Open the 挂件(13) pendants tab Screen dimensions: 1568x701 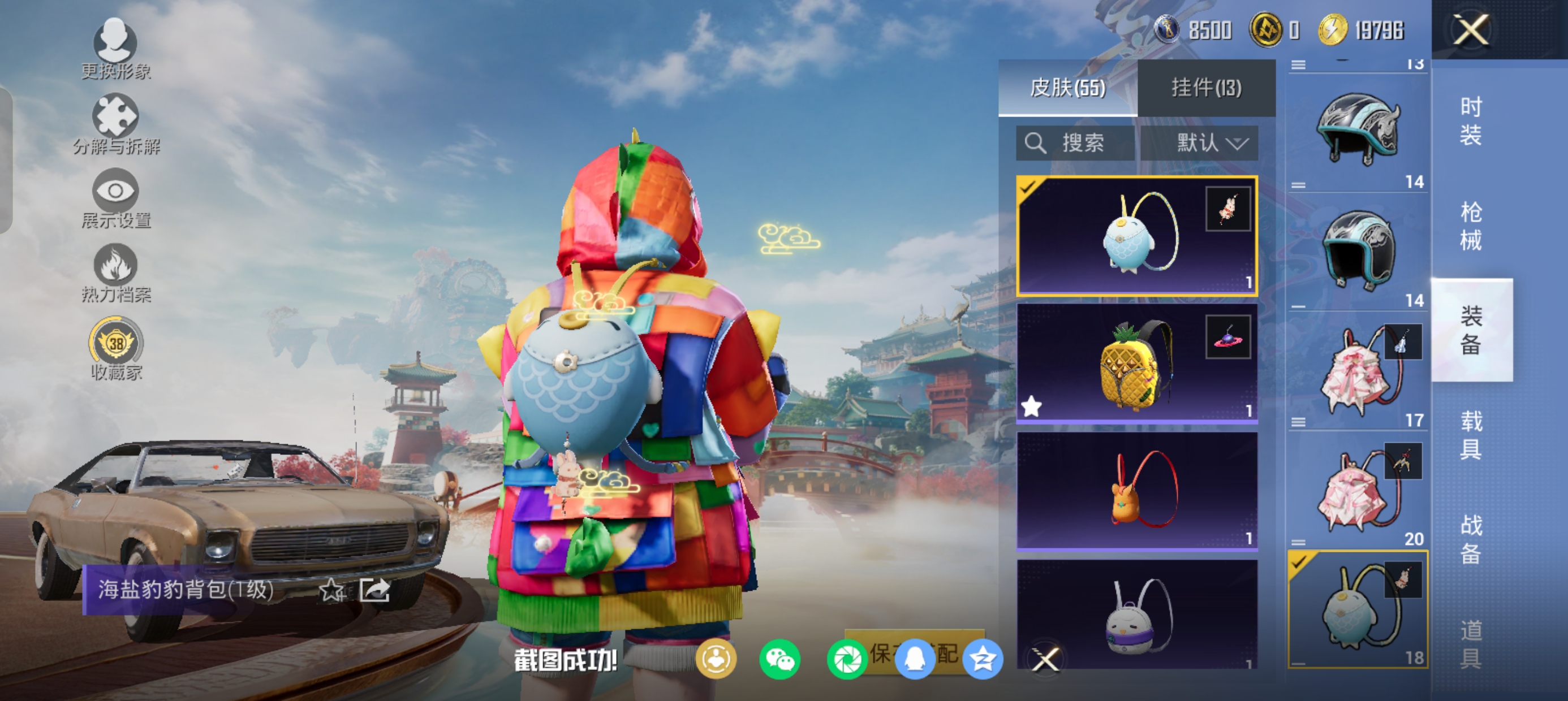click(1206, 88)
